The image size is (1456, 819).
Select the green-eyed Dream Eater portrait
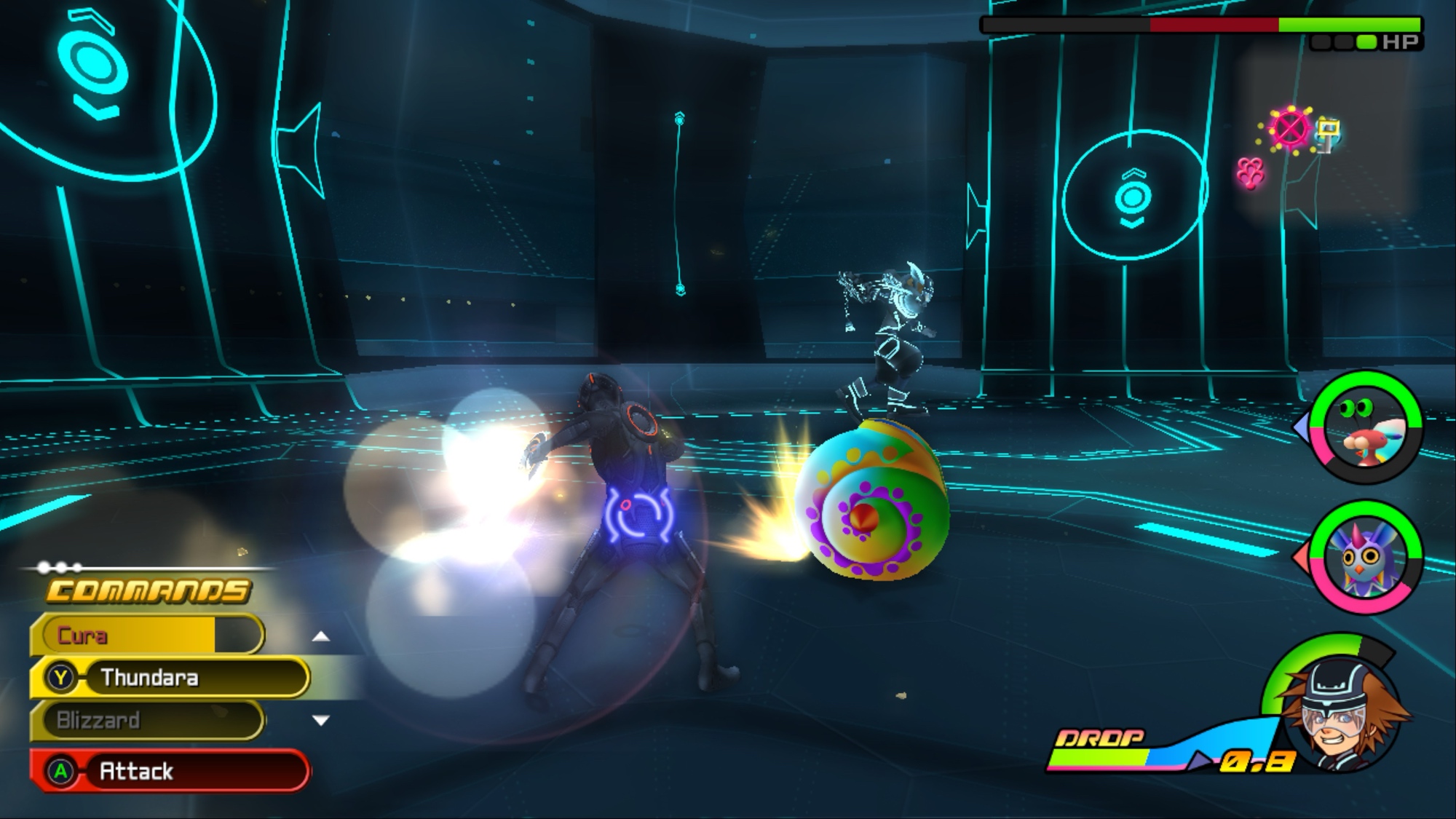pyautogui.click(x=1366, y=428)
